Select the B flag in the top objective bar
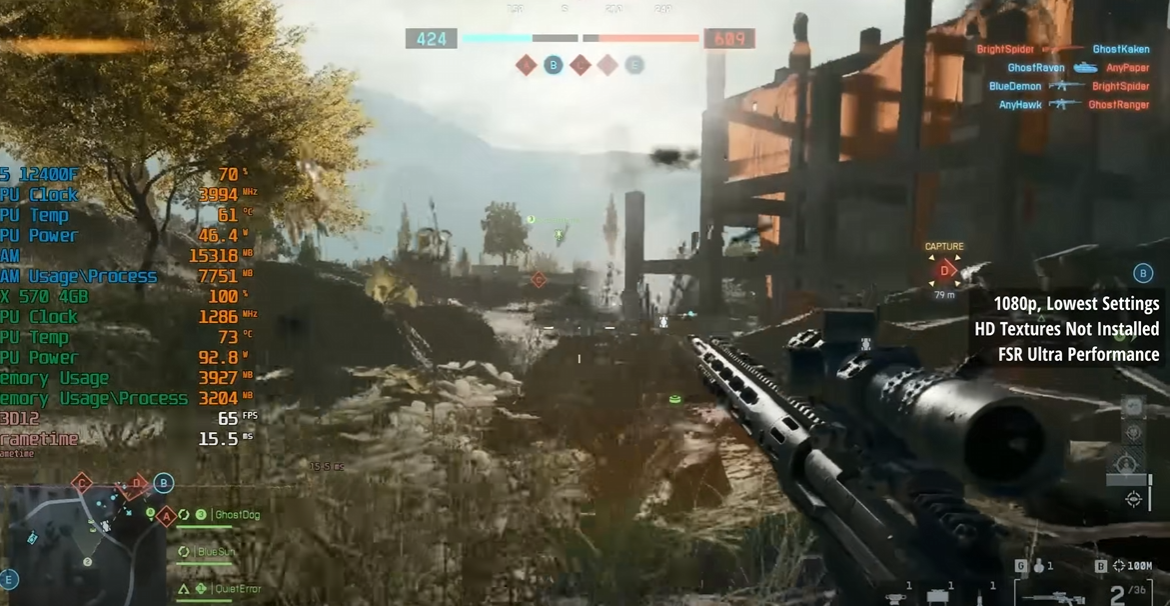Screen dimensions: 1170x606 coord(553,66)
